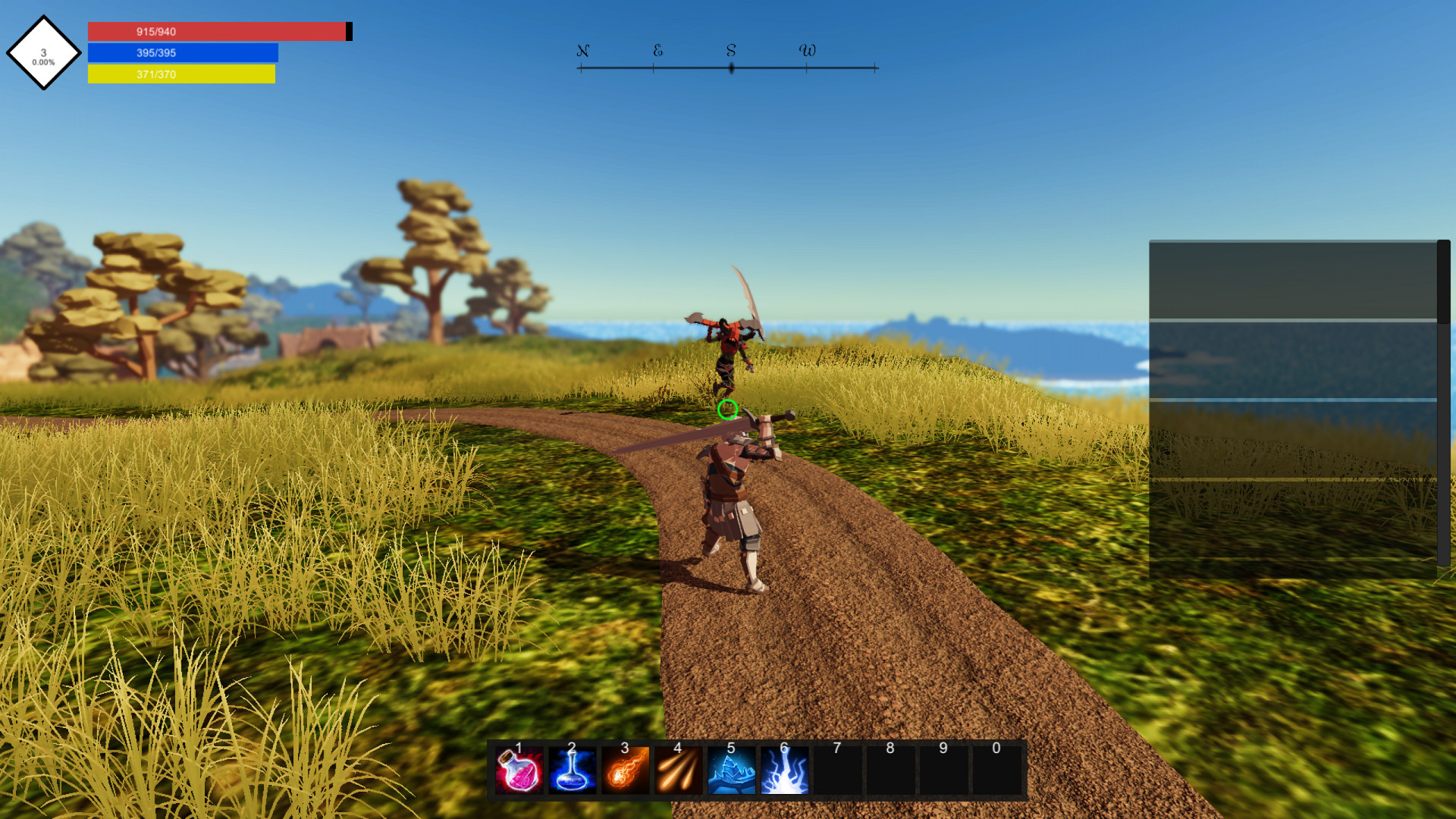Click the top row of the right side panel
Viewport: 1456px width, 819px height.
(1289, 281)
